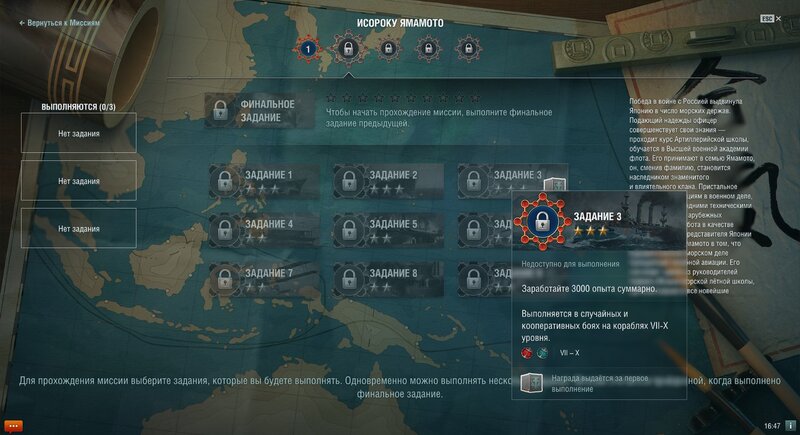This screenshot has width=800, height=435.
Task: Select mission stage 1 badge
Action: pos(308,48)
